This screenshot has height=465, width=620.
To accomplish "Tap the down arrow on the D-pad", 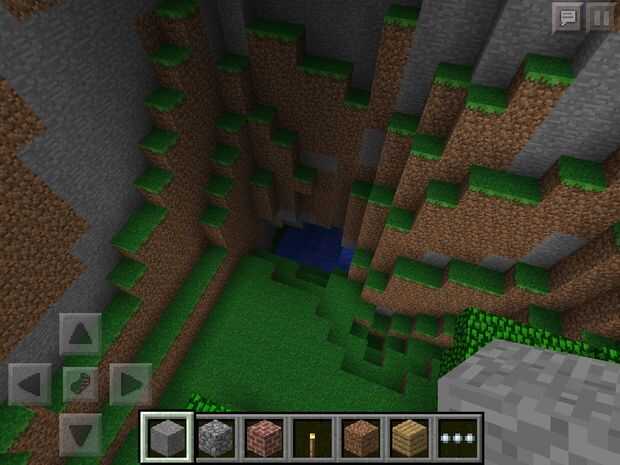I will click(x=81, y=432).
